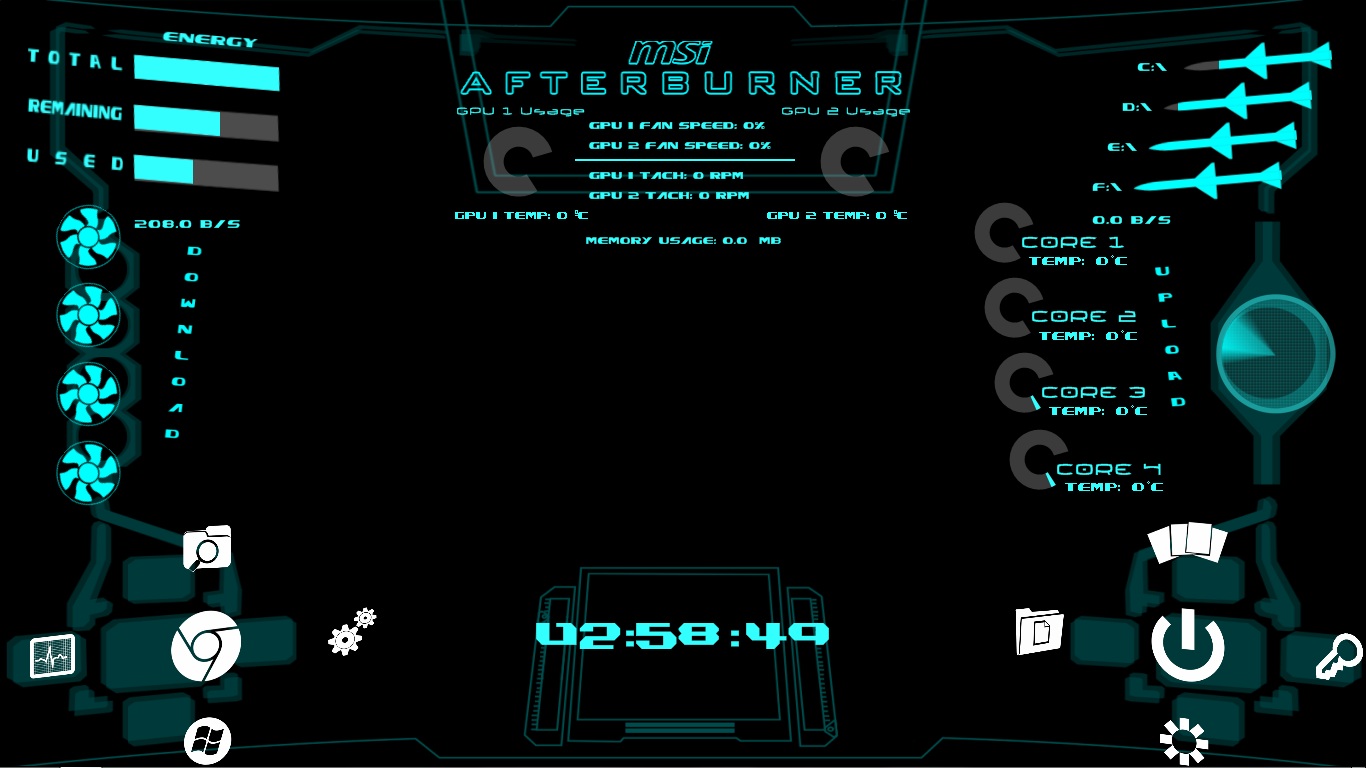Click the image search folder icon
The width and height of the screenshot is (1366, 768).
[205, 547]
